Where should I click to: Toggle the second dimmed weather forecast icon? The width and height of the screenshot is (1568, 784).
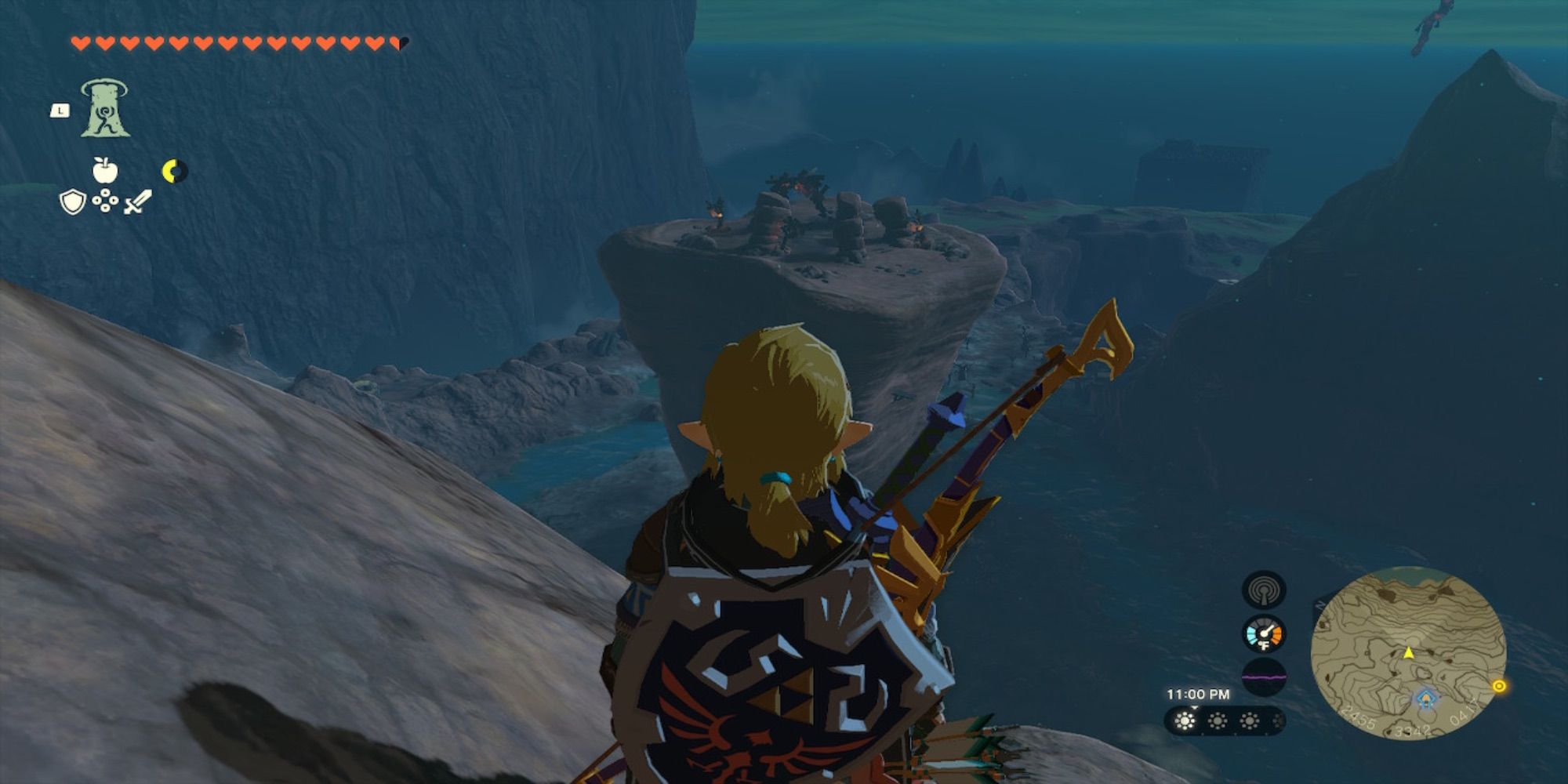click(1218, 720)
